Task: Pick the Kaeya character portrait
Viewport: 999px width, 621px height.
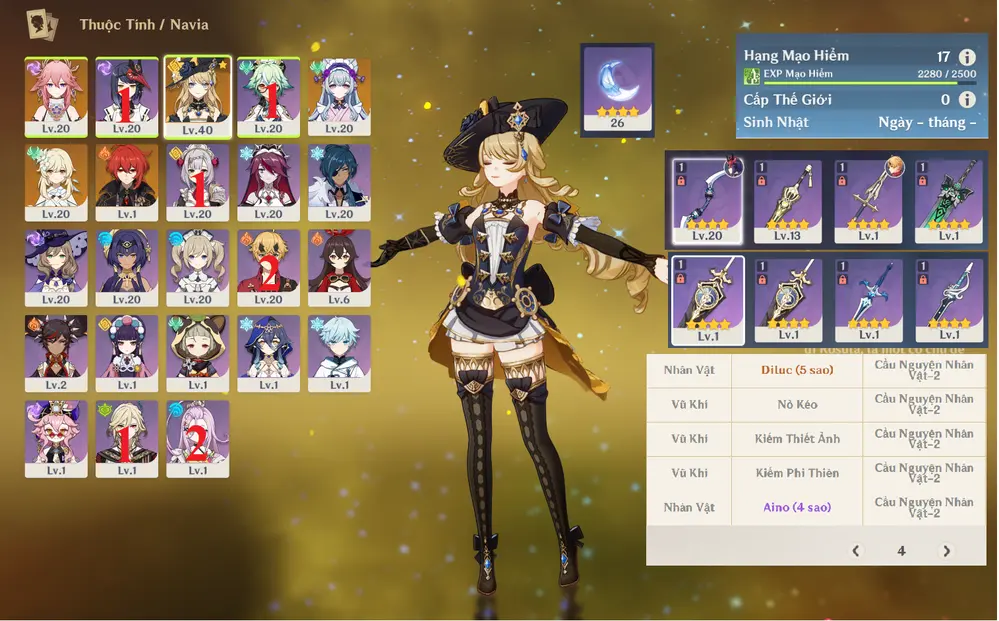Action: [340, 181]
